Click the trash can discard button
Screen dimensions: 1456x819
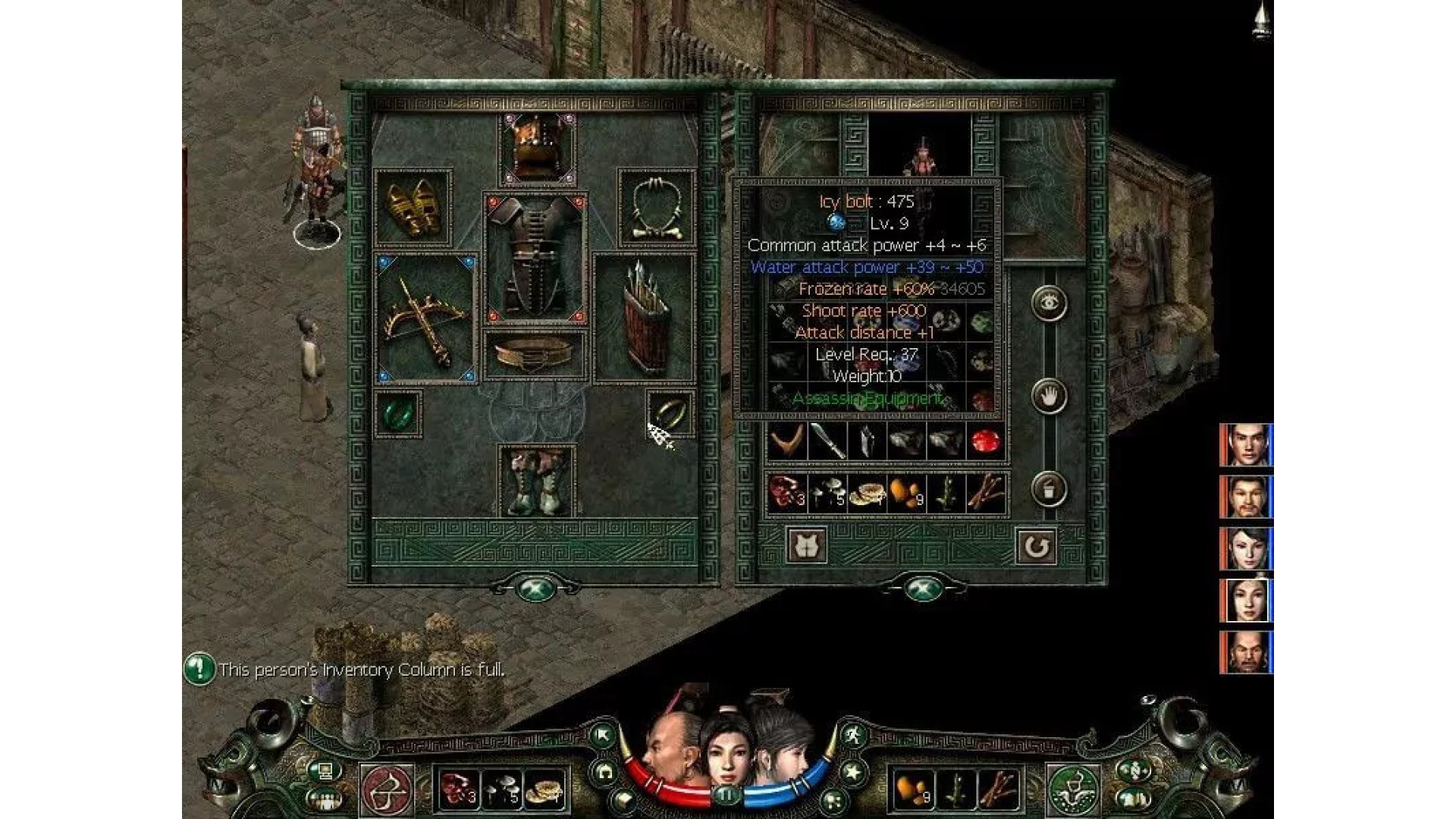pyautogui.click(x=1050, y=489)
